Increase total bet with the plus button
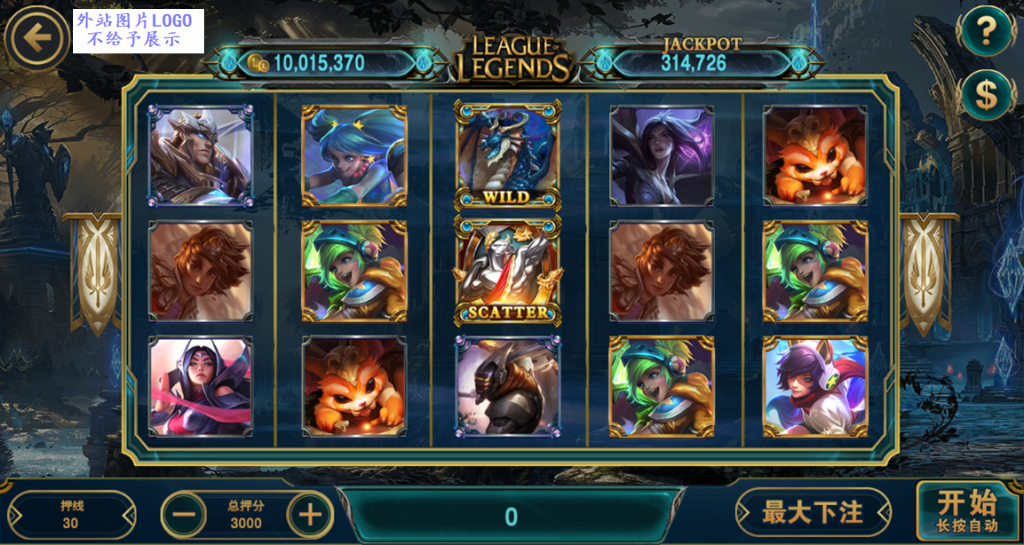 pyautogui.click(x=310, y=515)
